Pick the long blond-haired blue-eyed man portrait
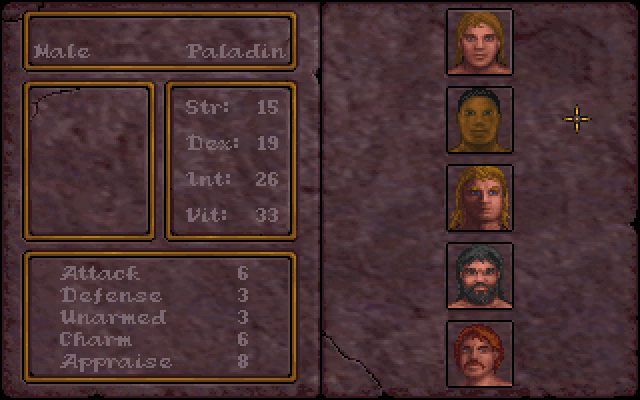This screenshot has height=400, width=640. (x=479, y=198)
